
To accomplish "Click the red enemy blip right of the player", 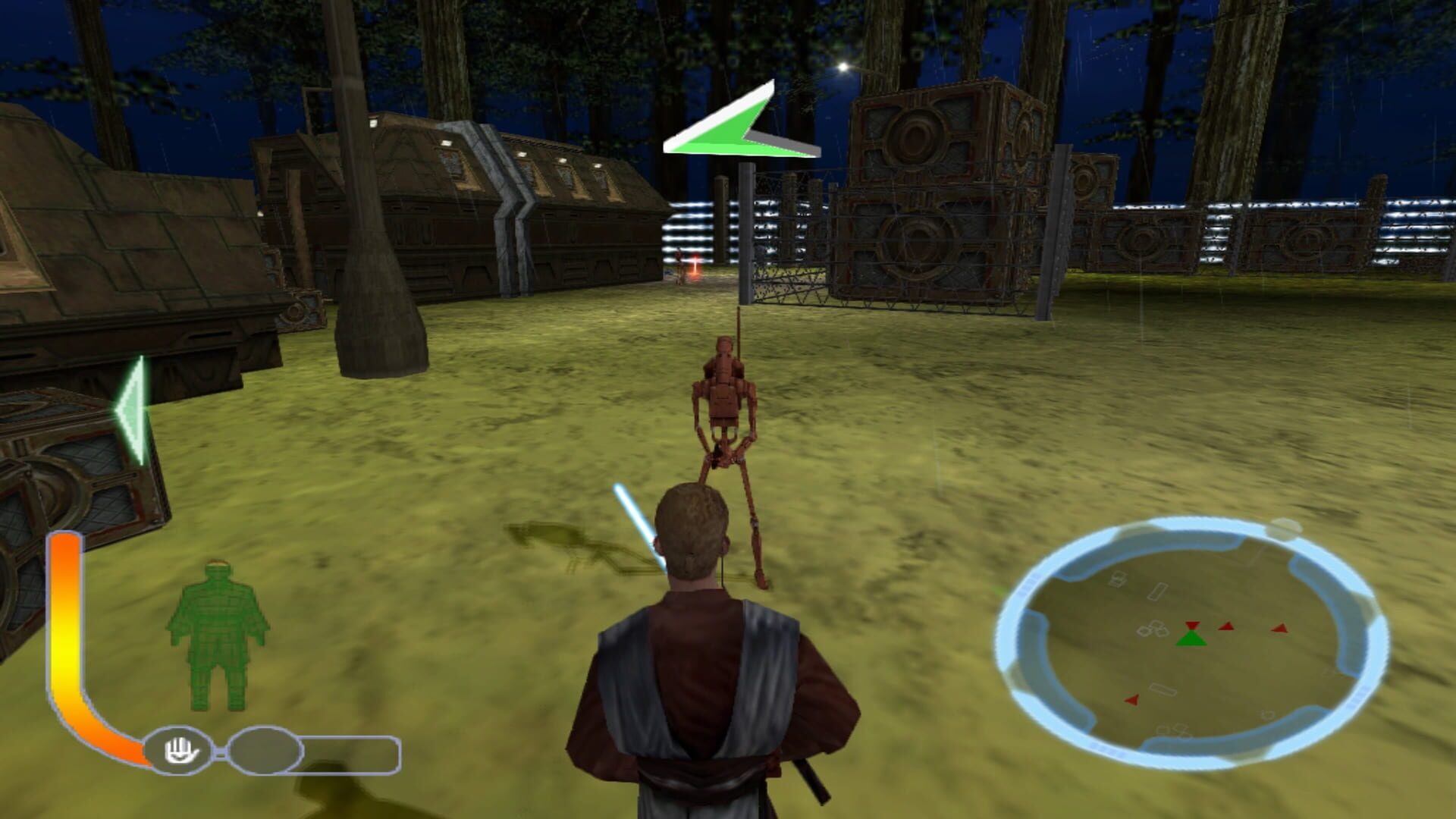I will (x=1225, y=628).
